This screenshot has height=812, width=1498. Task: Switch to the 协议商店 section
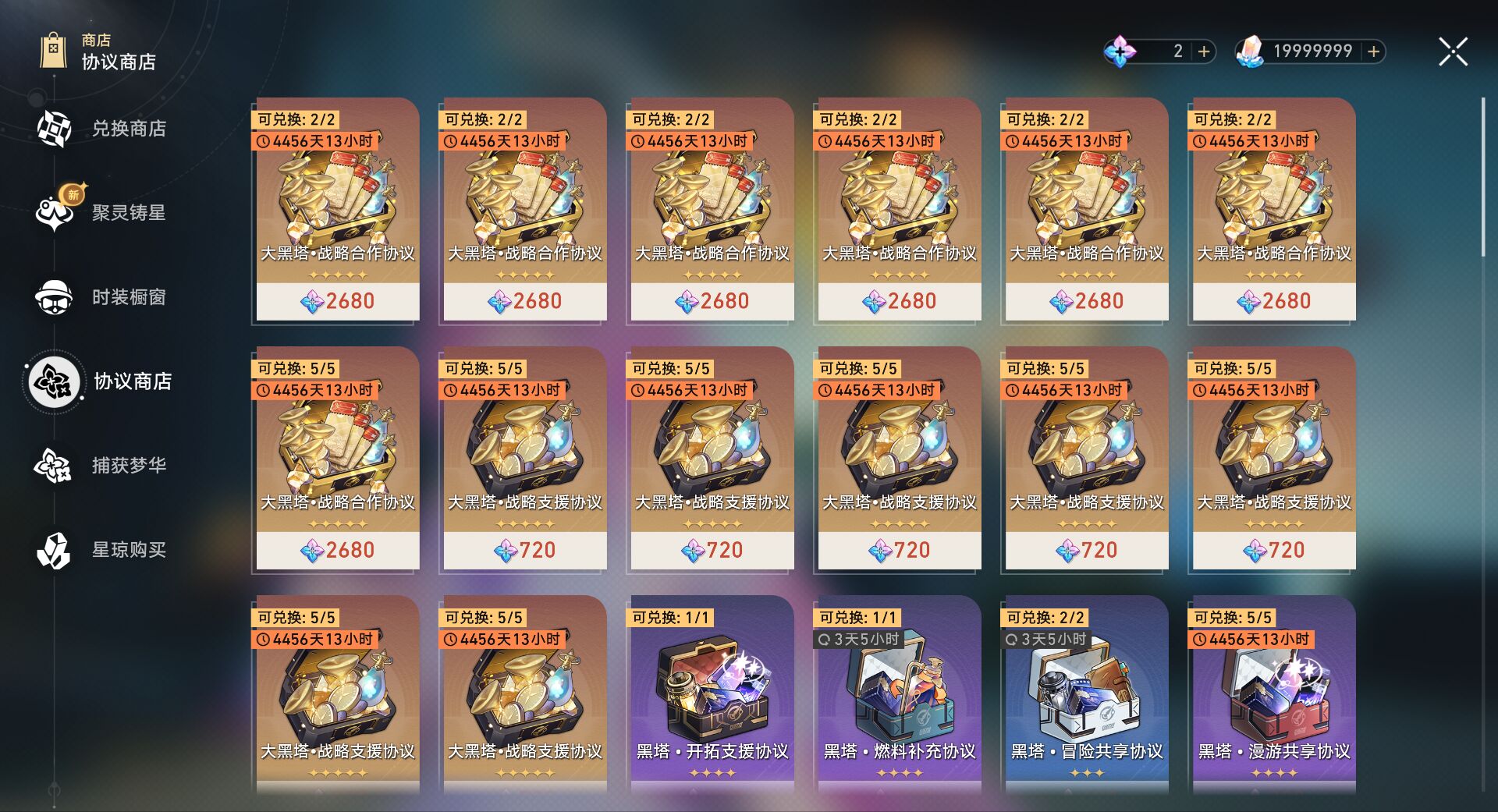tap(55, 382)
